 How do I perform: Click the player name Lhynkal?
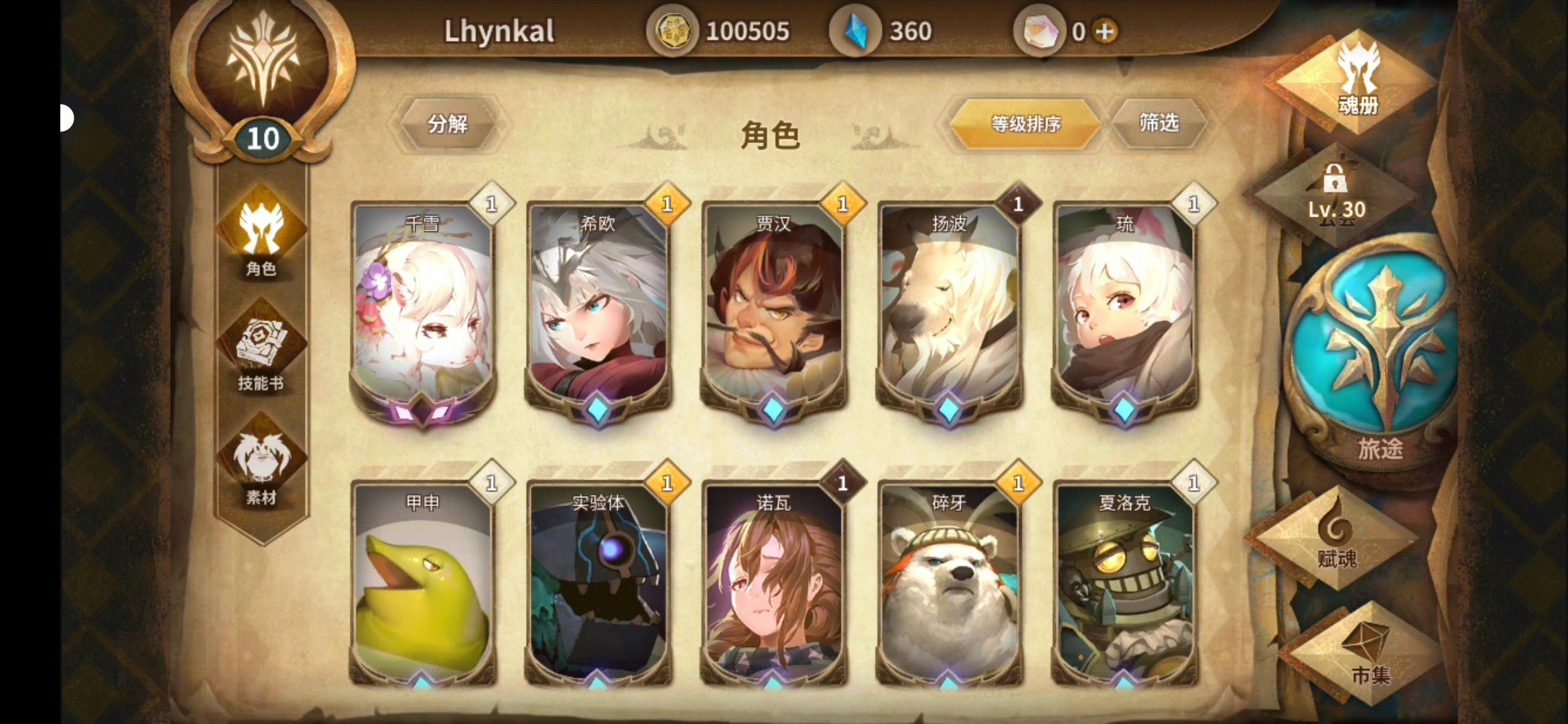coord(499,32)
